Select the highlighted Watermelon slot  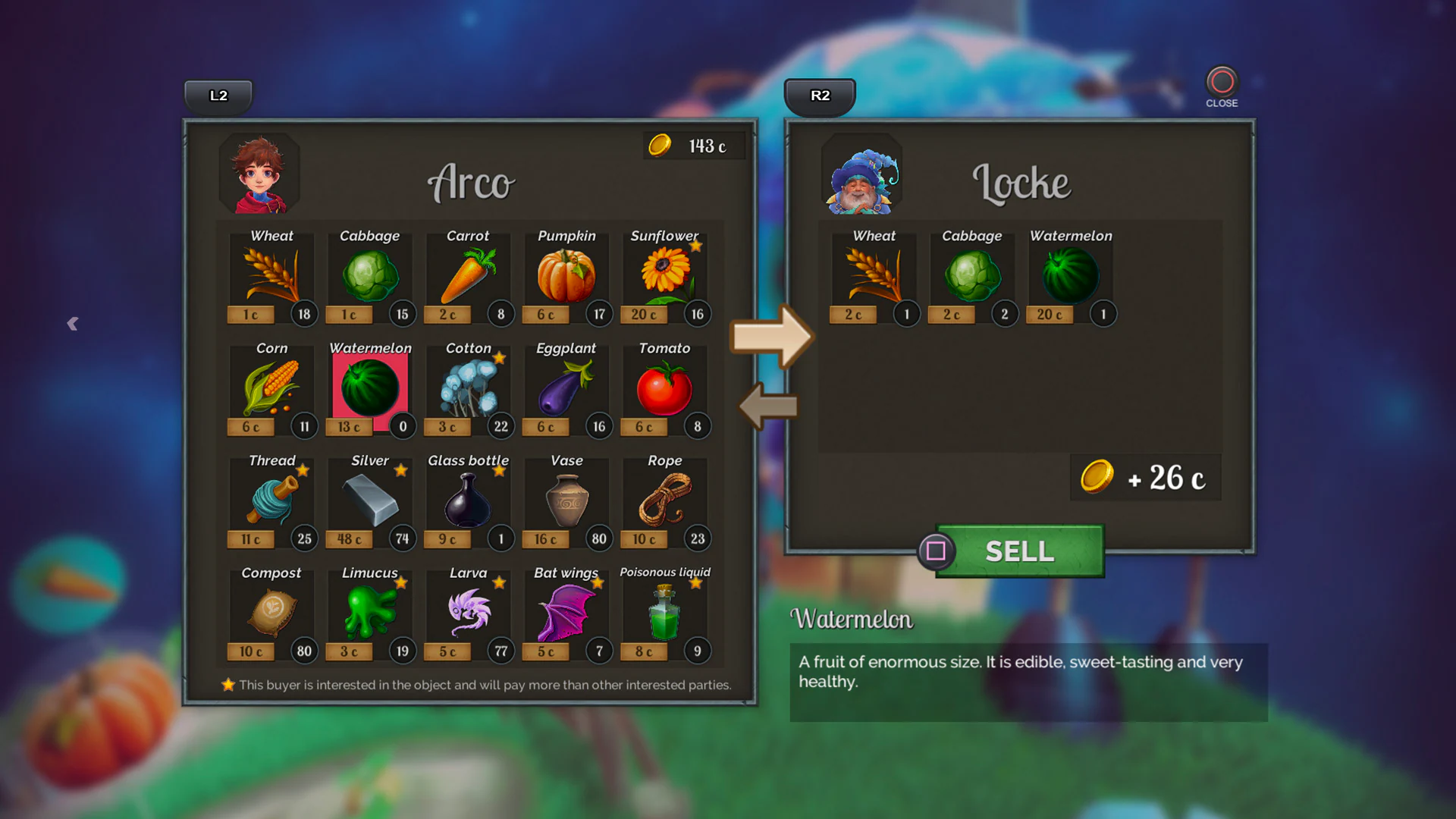pyautogui.click(x=369, y=387)
